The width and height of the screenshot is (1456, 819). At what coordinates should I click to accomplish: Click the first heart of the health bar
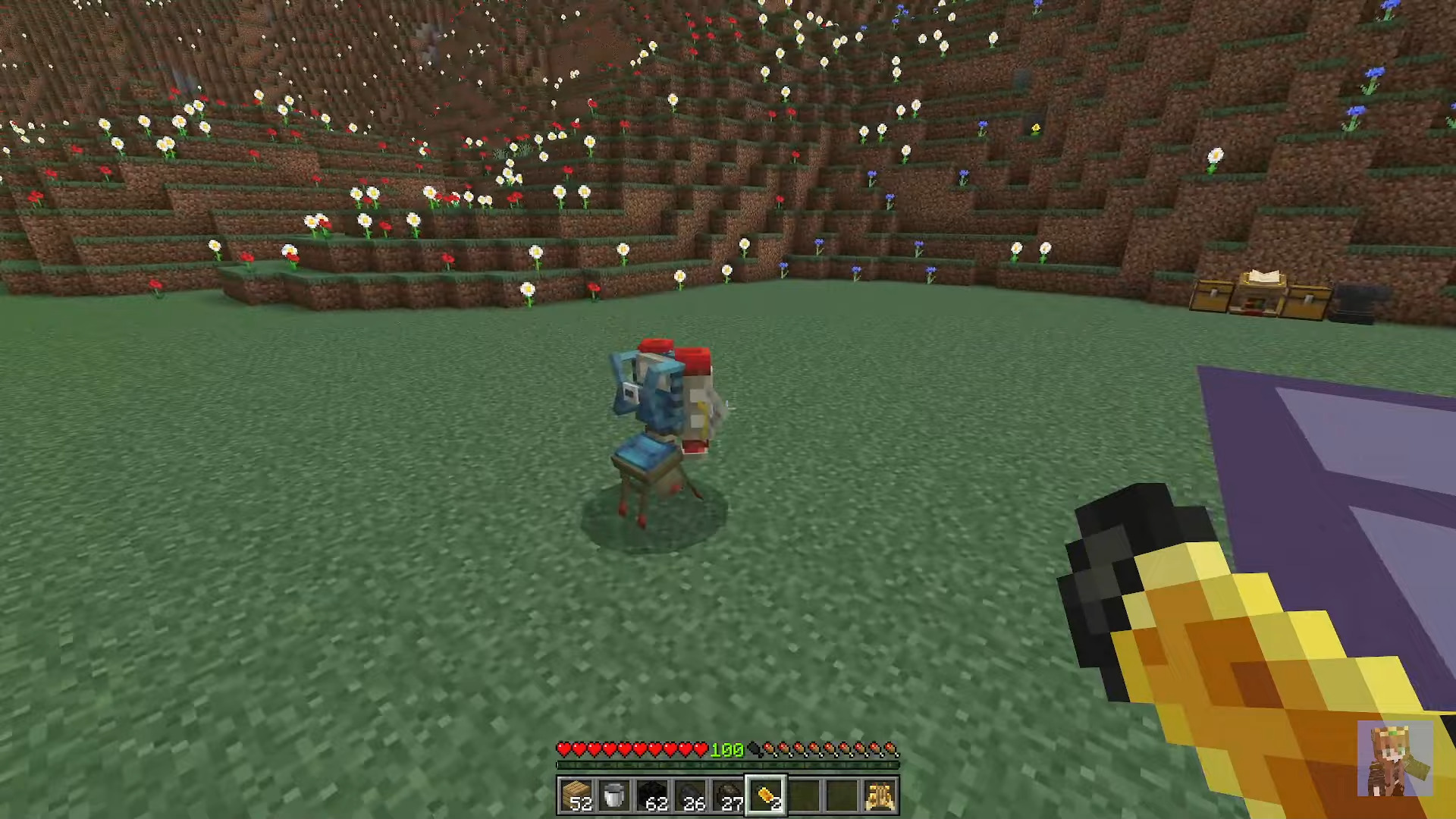click(564, 750)
